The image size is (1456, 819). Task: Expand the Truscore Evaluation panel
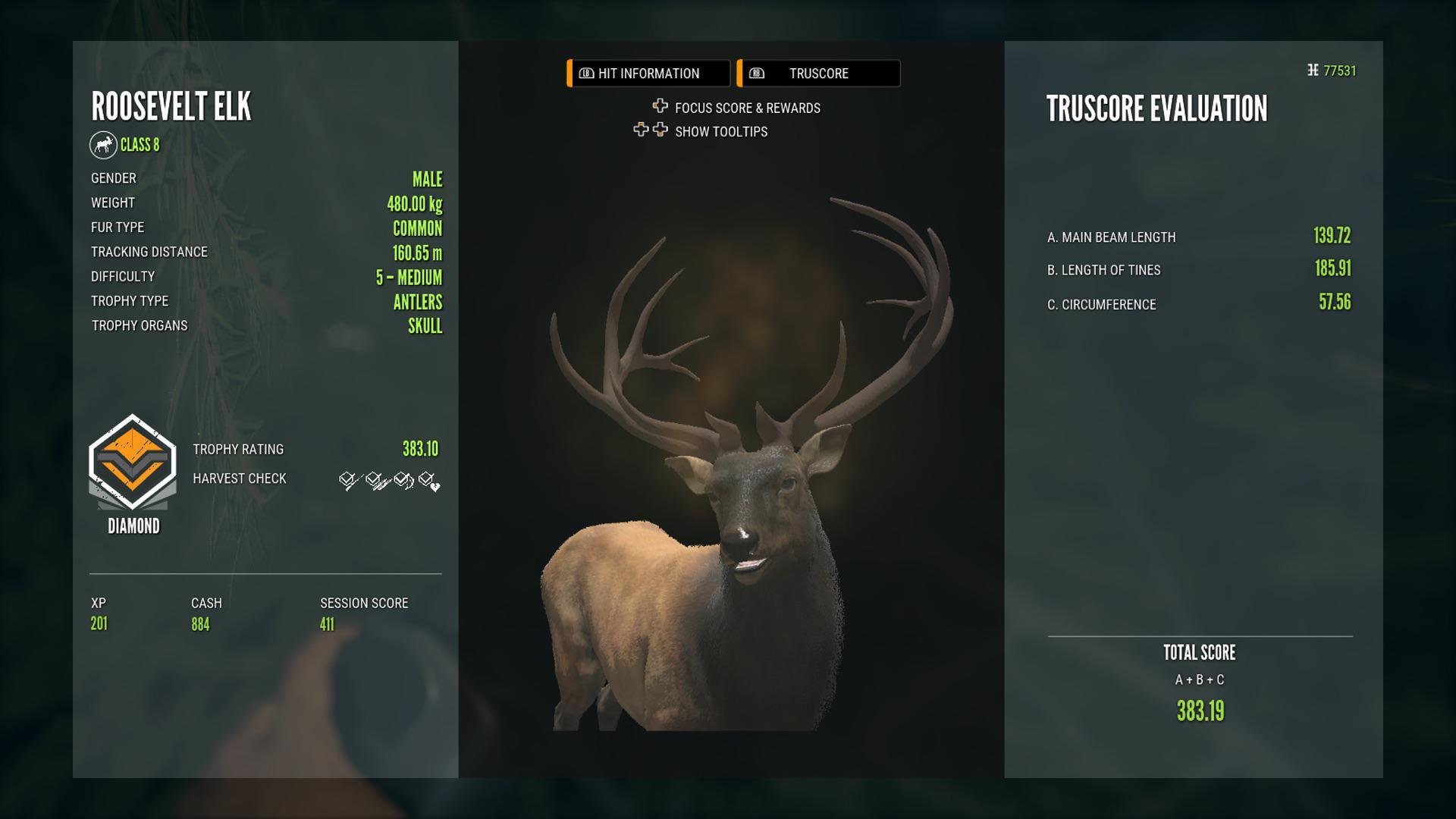(1156, 108)
